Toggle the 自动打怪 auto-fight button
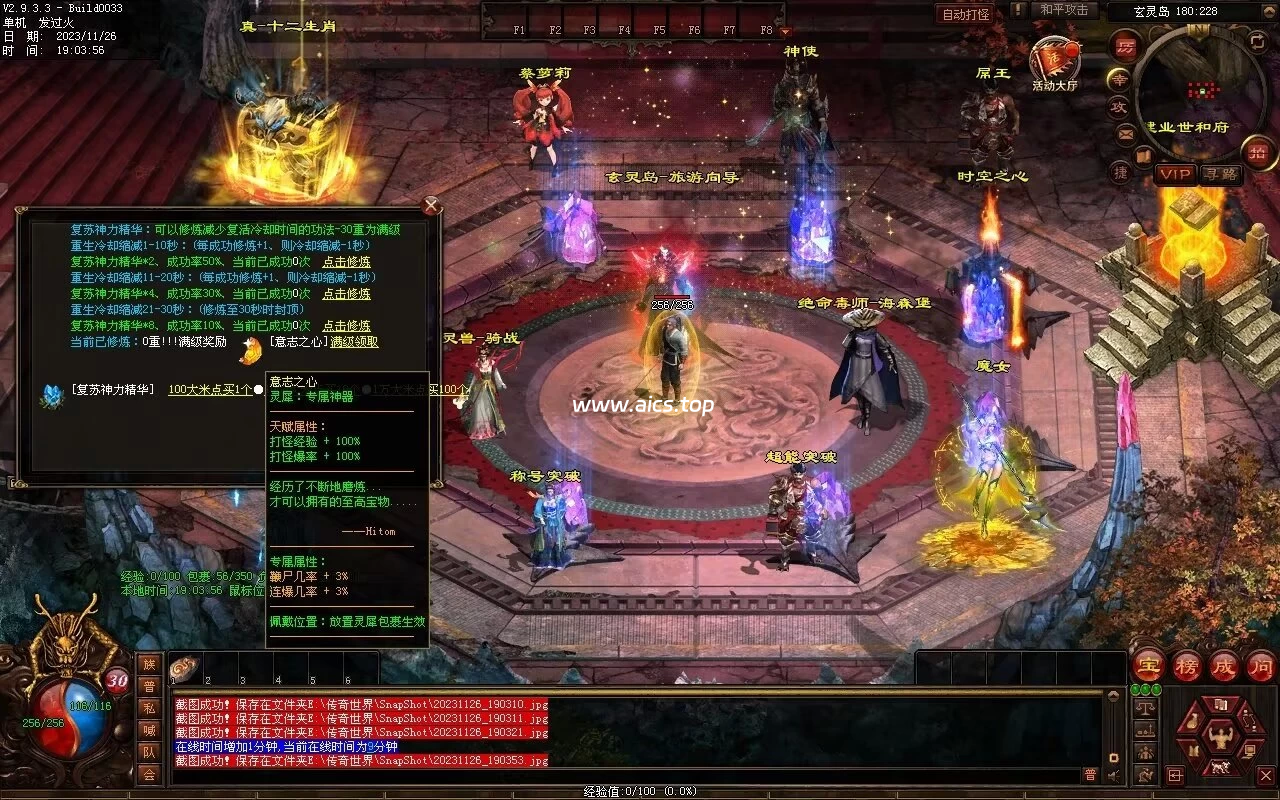The image size is (1280, 800). [966, 14]
